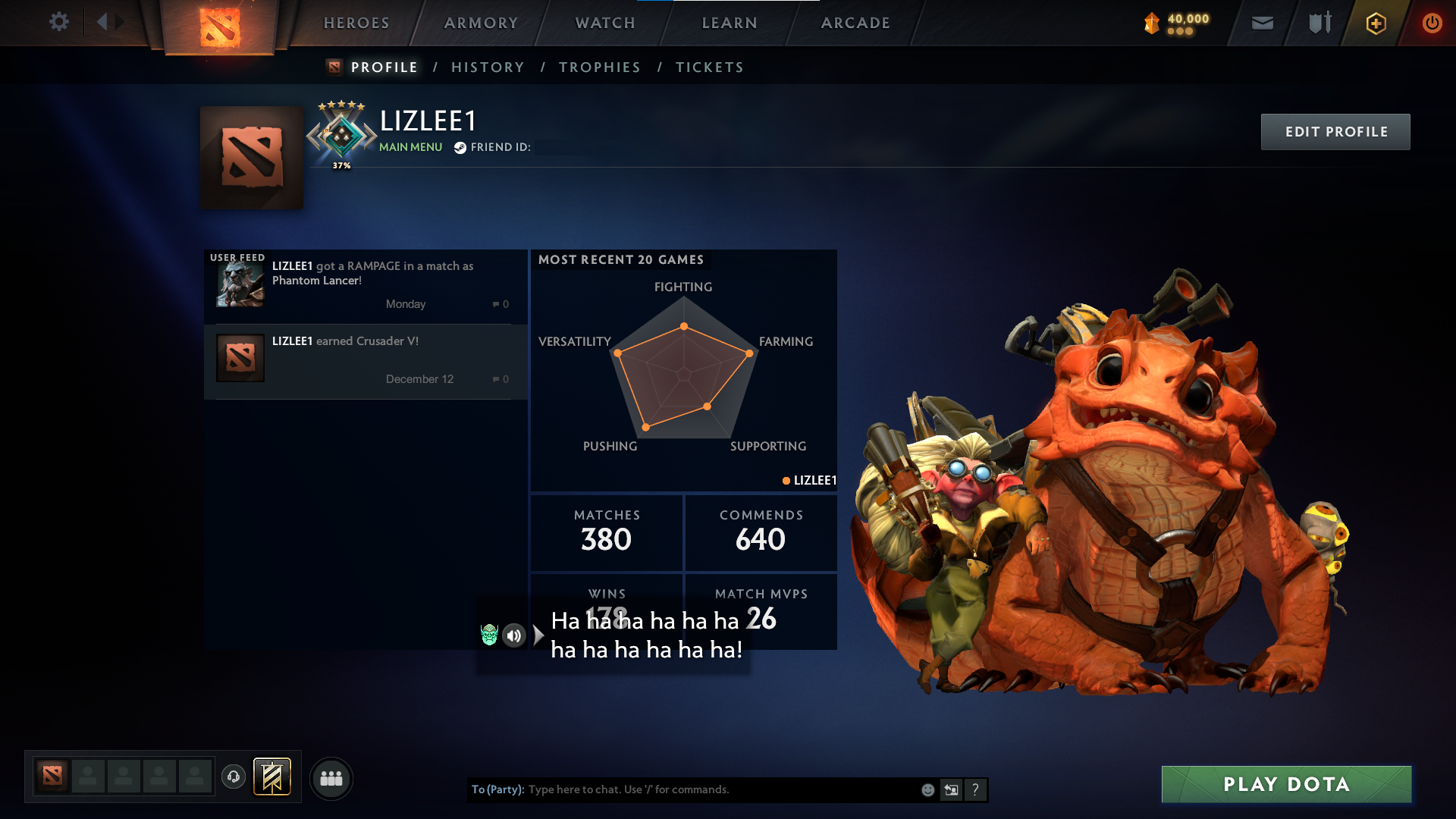The height and width of the screenshot is (819, 1456).
Task: Open the armory shield and sword icon
Action: (x=1319, y=23)
